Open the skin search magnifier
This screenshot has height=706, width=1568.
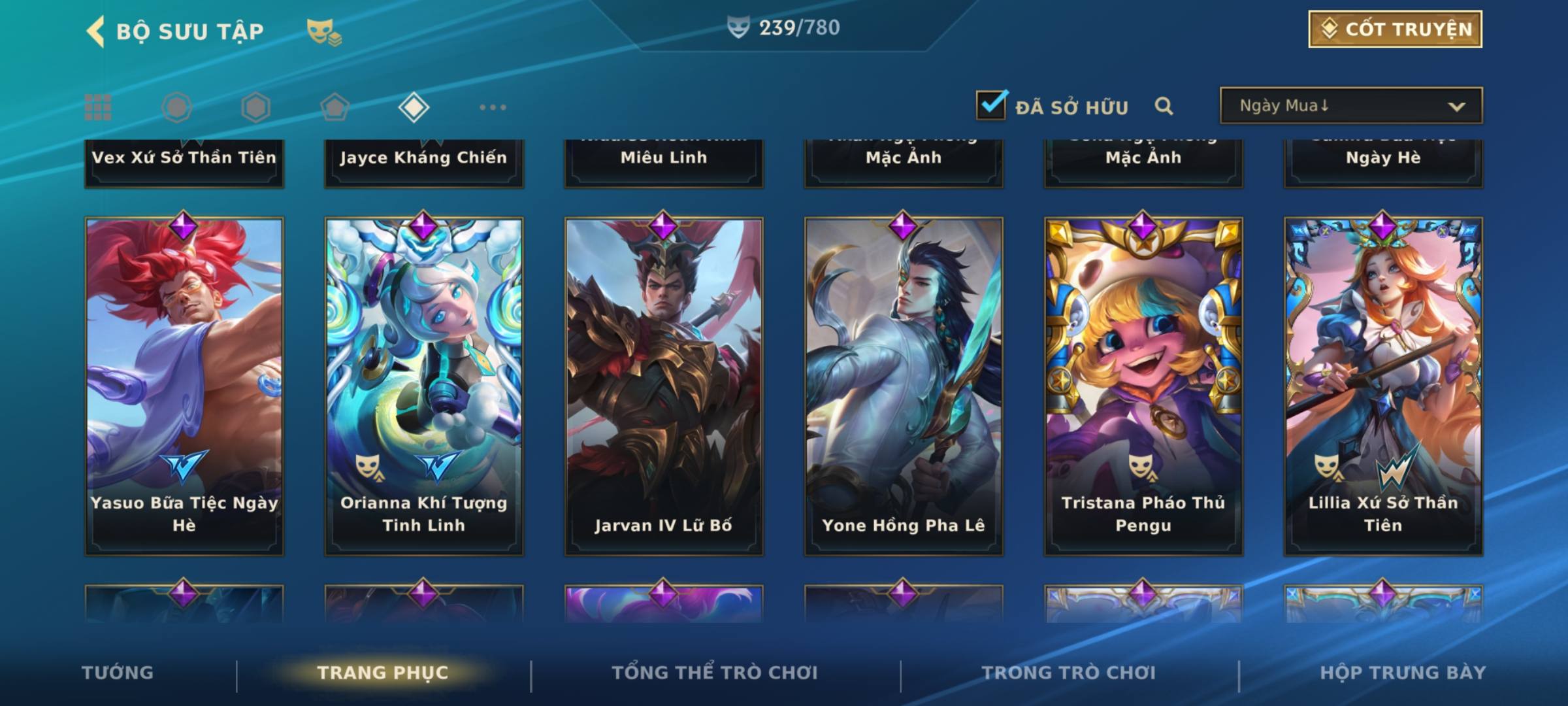tap(1164, 106)
